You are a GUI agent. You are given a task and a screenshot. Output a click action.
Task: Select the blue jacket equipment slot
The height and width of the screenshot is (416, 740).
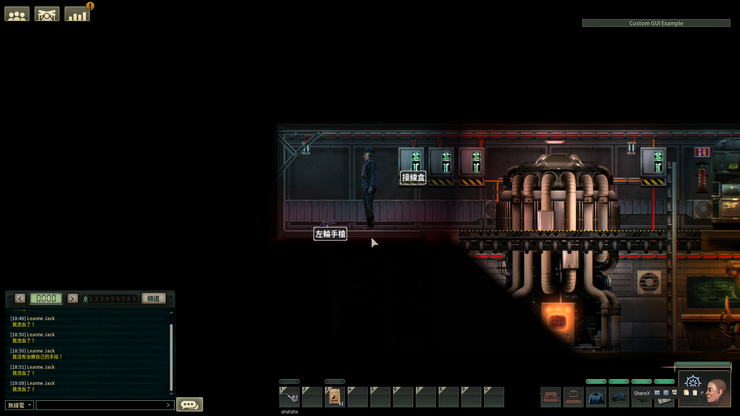596,397
